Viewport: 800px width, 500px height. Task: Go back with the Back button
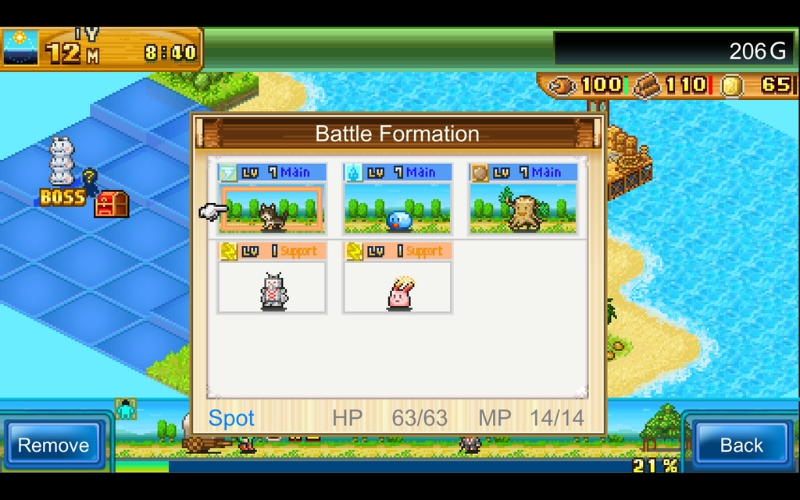click(x=741, y=445)
